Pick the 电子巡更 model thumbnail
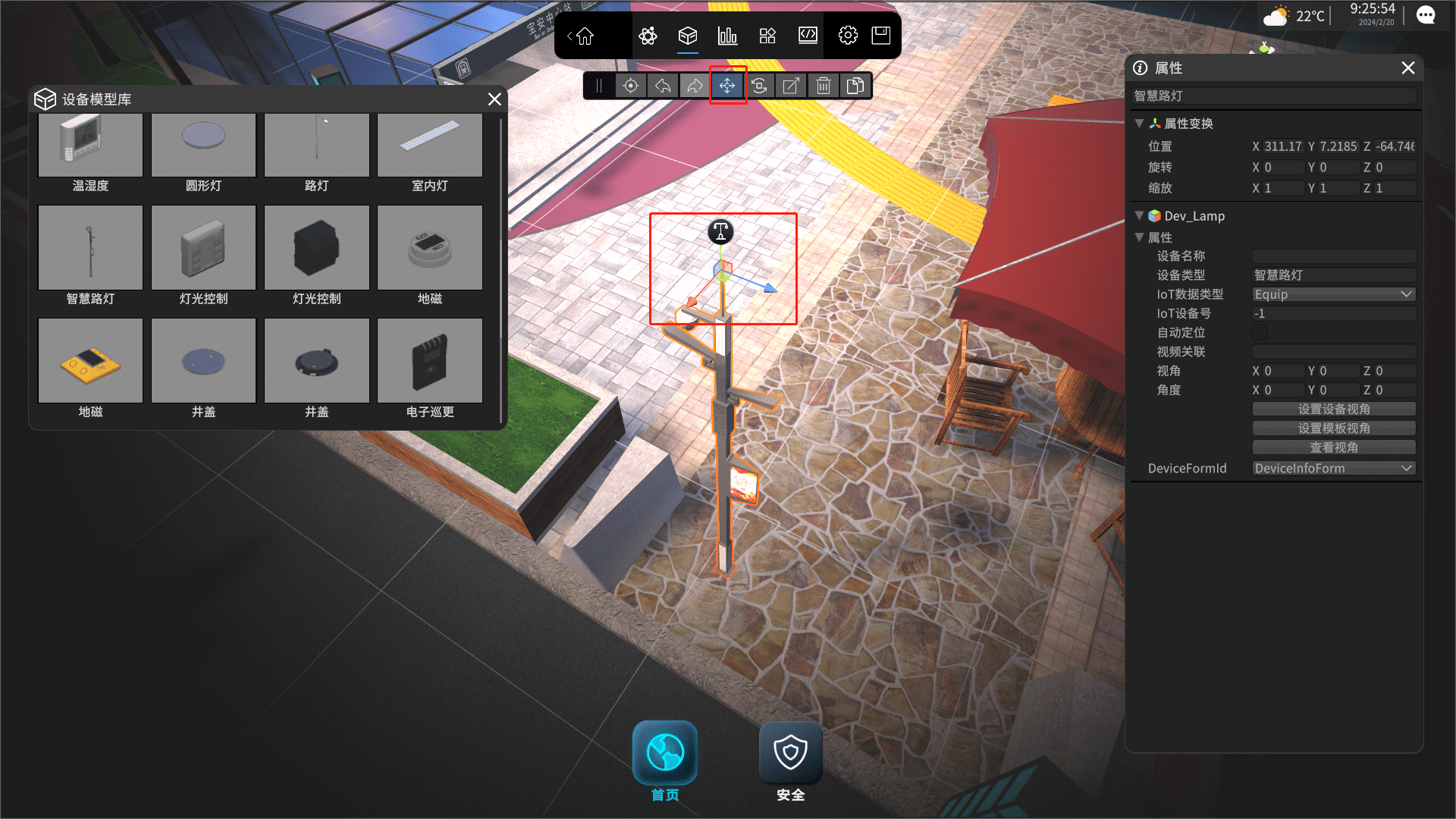This screenshot has height=819, width=1456. click(430, 361)
